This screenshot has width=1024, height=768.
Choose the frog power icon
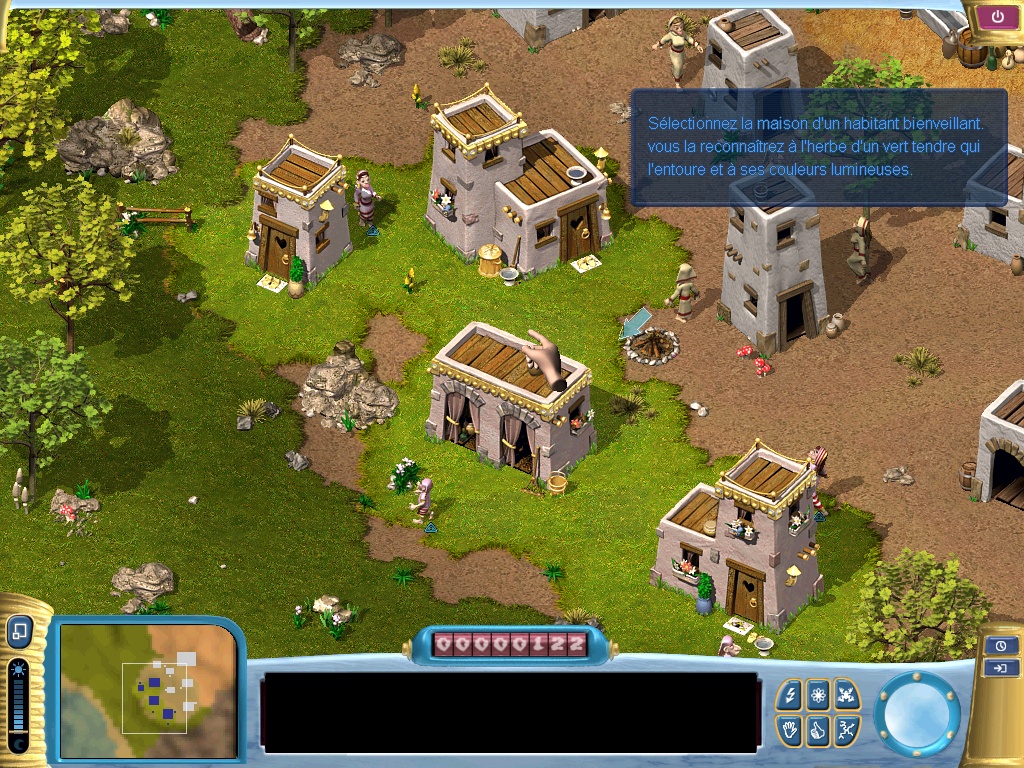[846, 696]
